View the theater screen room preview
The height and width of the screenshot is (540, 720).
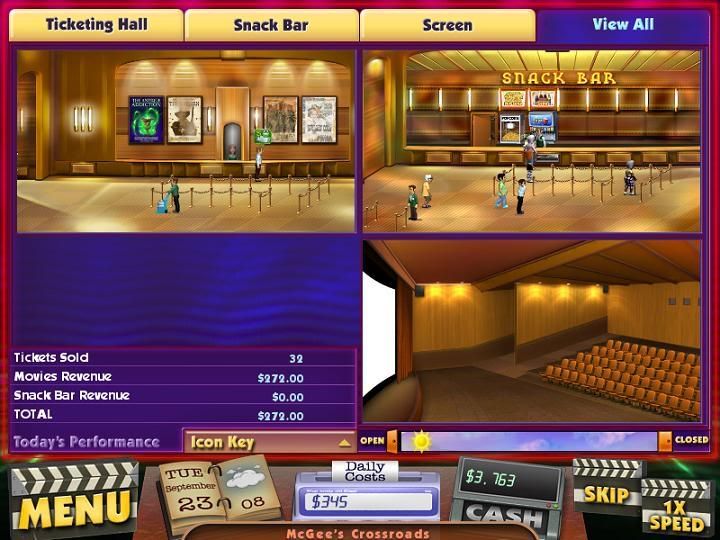tap(532, 331)
